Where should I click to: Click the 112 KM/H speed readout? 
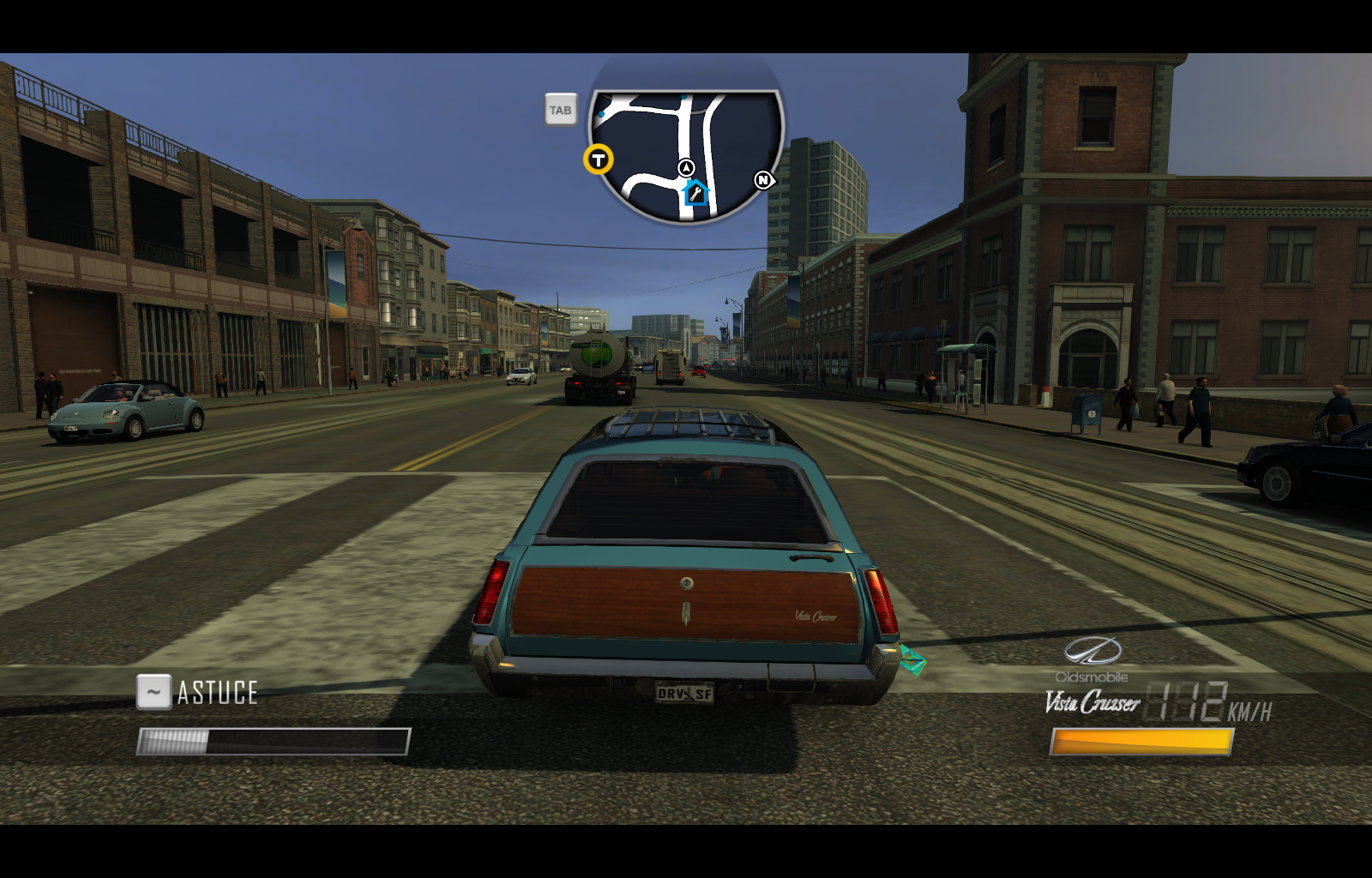[x=1200, y=701]
